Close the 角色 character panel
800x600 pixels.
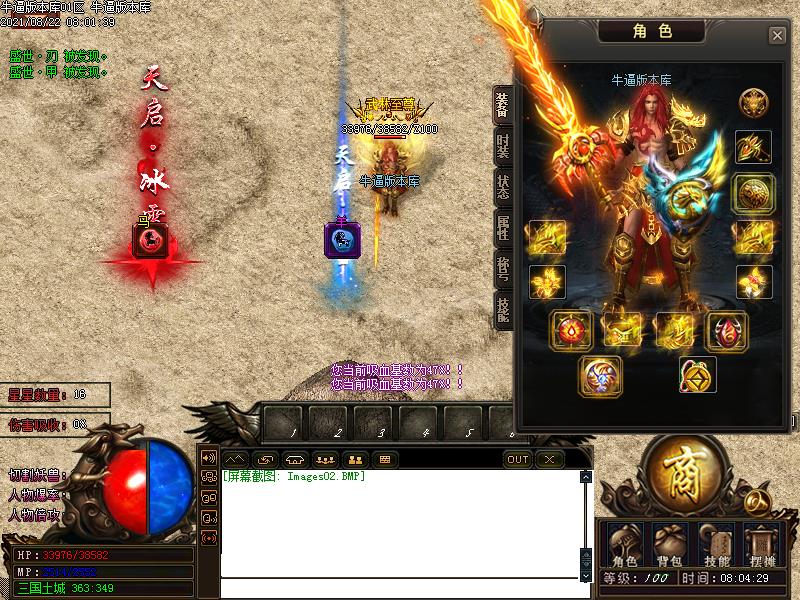[777, 36]
